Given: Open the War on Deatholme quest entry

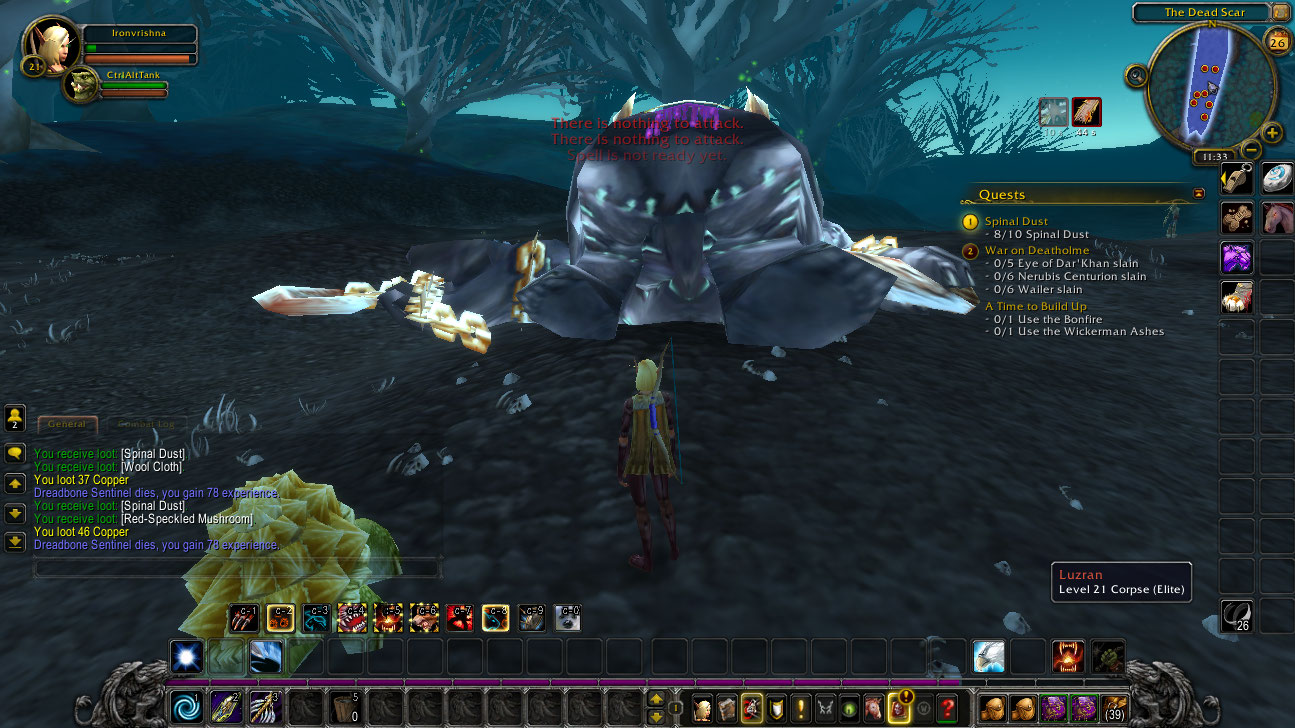Looking at the screenshot, I should pyautogui.click(x=1035, y=251).
